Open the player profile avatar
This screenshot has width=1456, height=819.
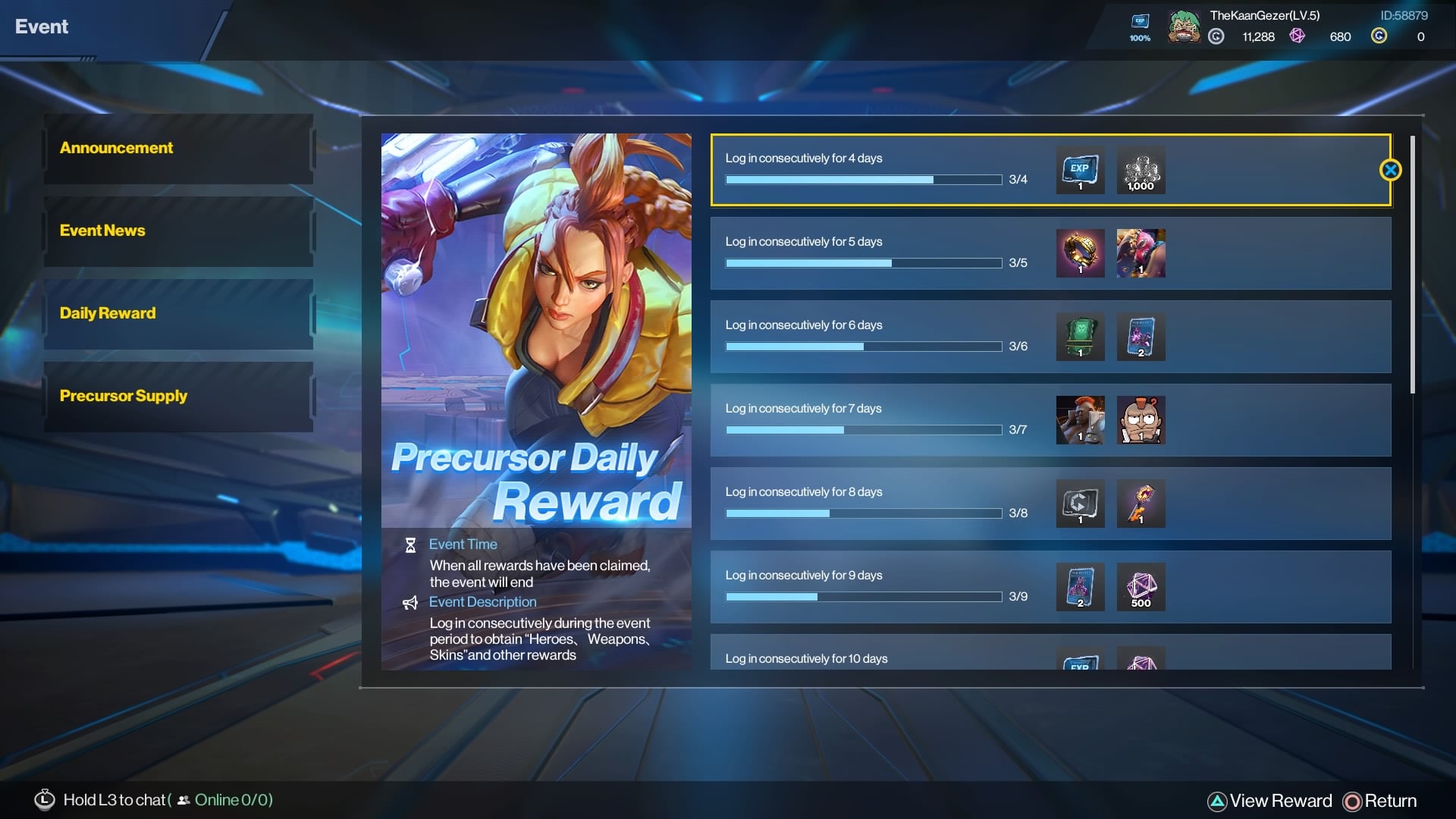pyautogui.click(x=1183, y=27)
